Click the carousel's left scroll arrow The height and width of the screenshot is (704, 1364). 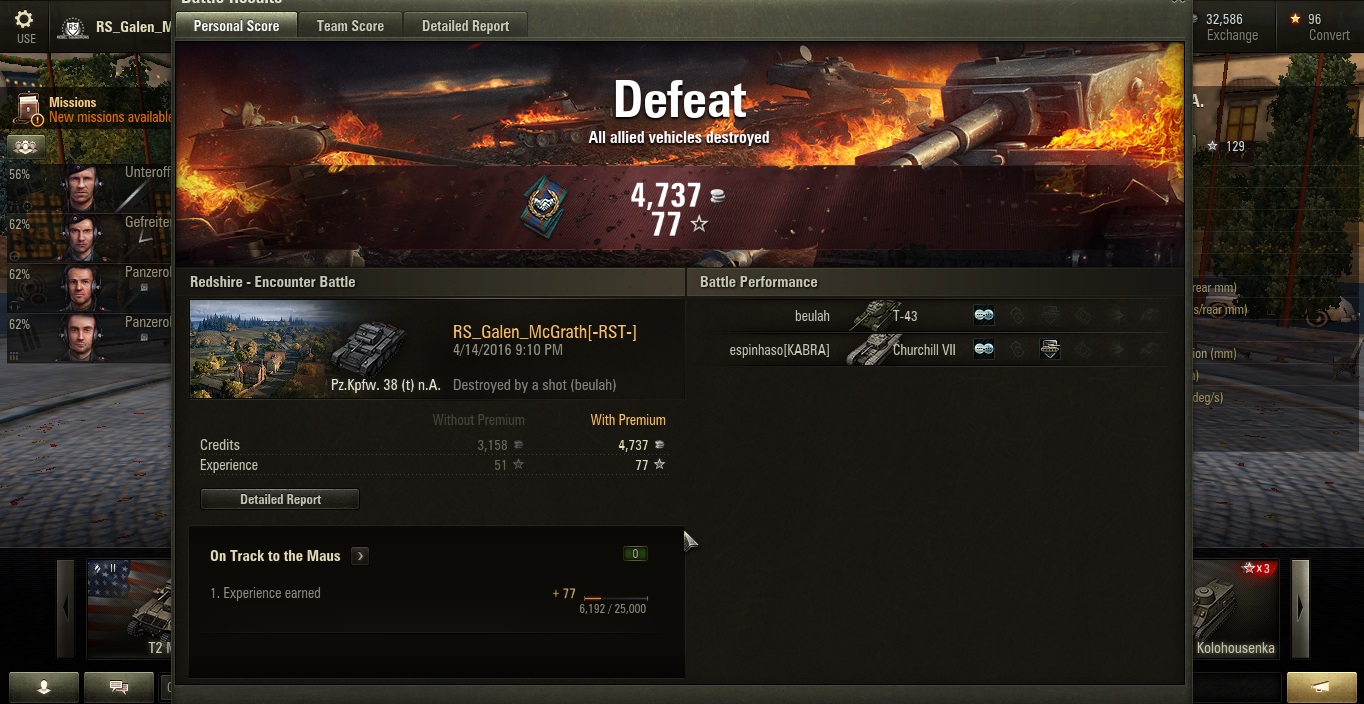pyautogui.click(x=66, y=607)
